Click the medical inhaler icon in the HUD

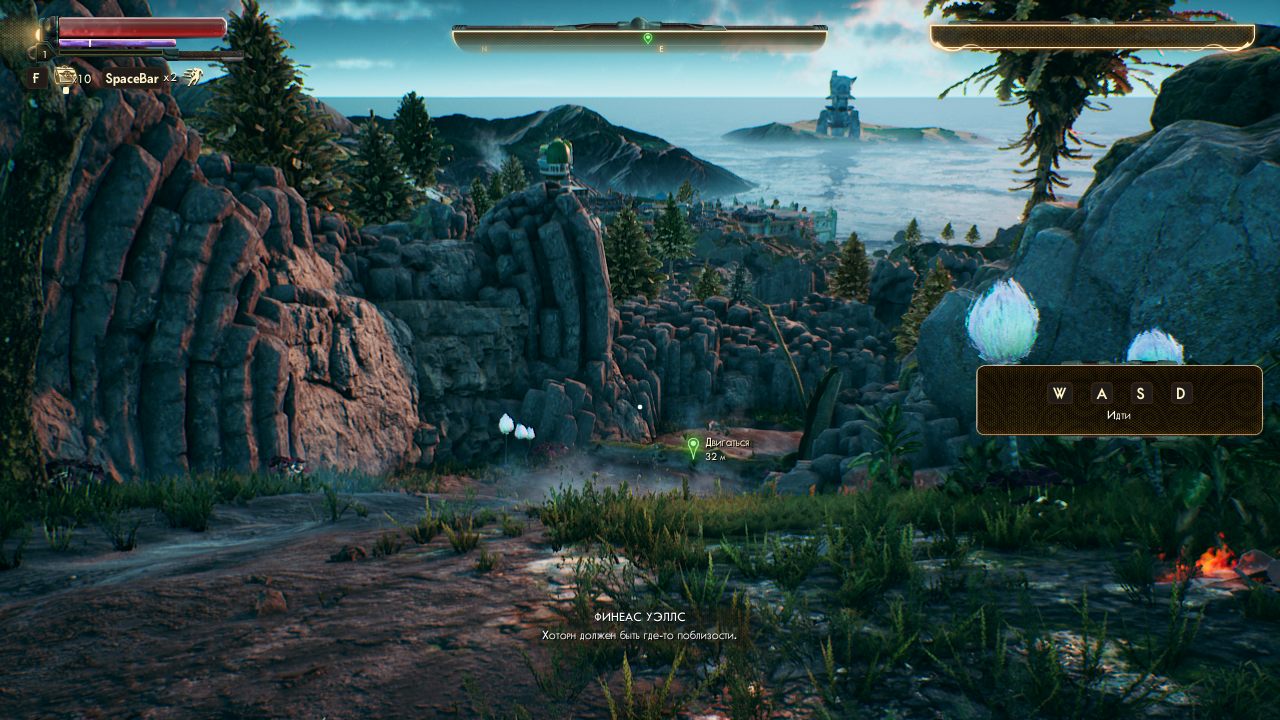tap(65, 74)
